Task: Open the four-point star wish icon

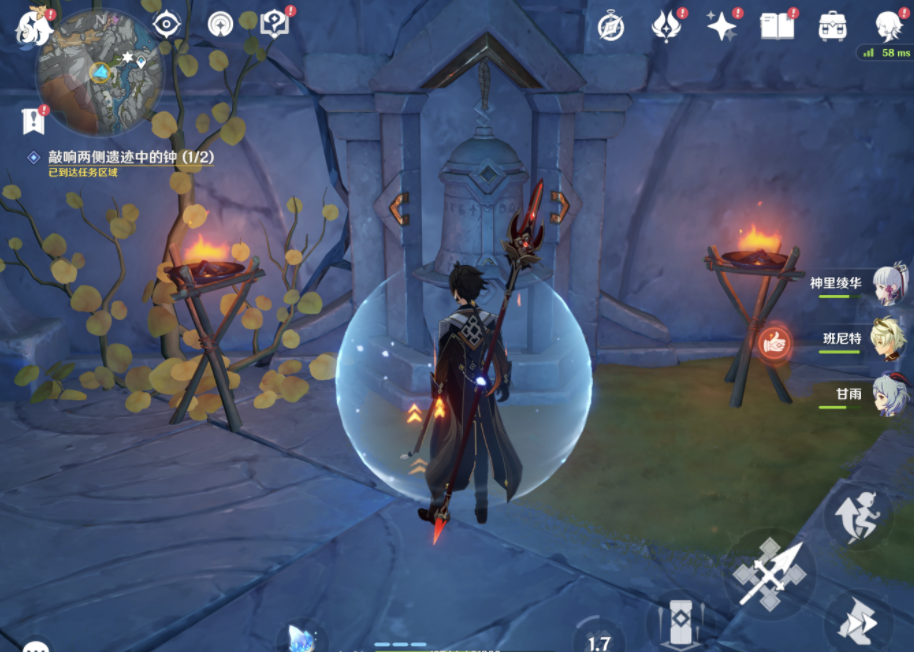Action: pos(721,27)
